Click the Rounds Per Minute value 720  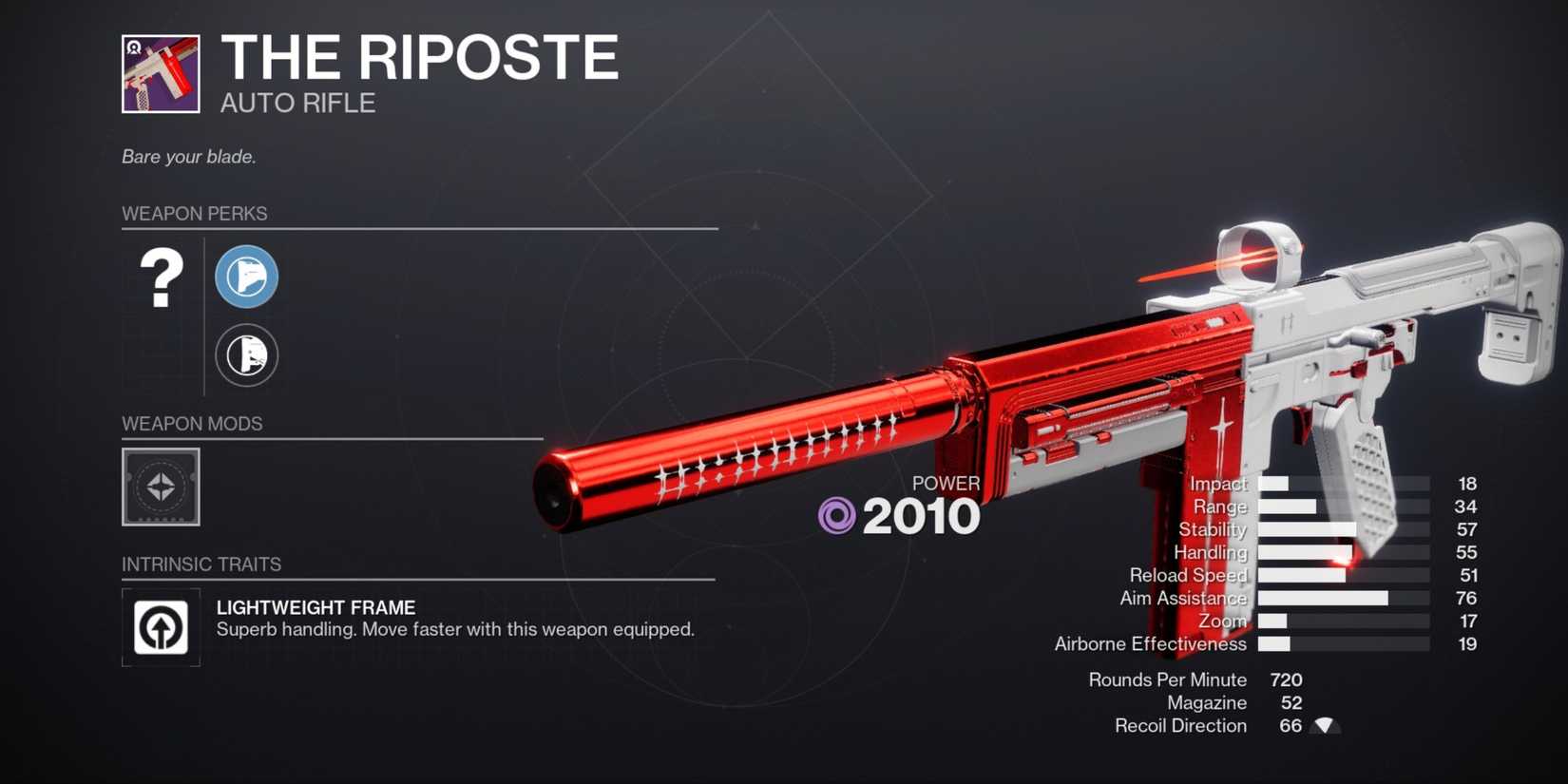pyautogui.click(x=1288, y=679)
